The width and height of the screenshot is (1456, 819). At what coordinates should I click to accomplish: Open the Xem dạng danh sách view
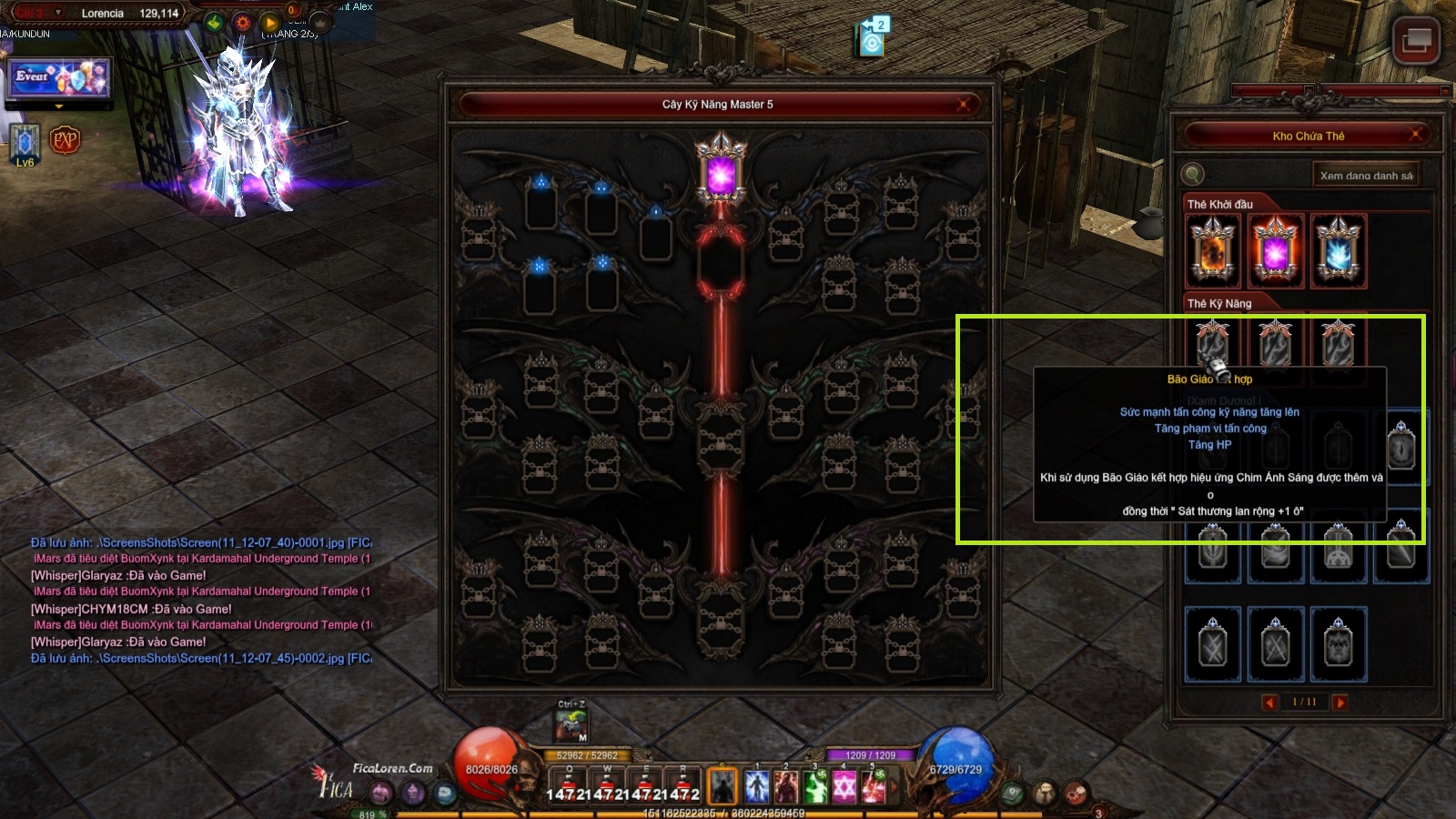[x=1366, y=176]
